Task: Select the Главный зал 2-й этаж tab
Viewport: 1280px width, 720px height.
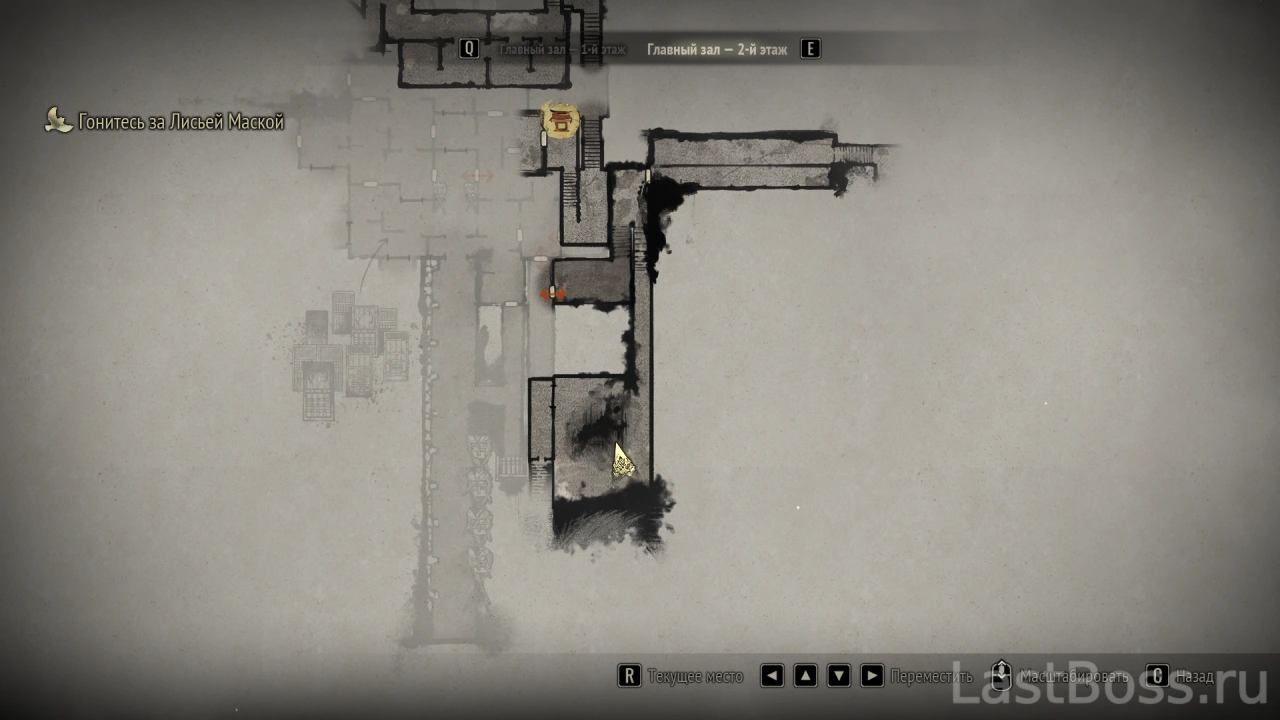Action: [716, 49]
